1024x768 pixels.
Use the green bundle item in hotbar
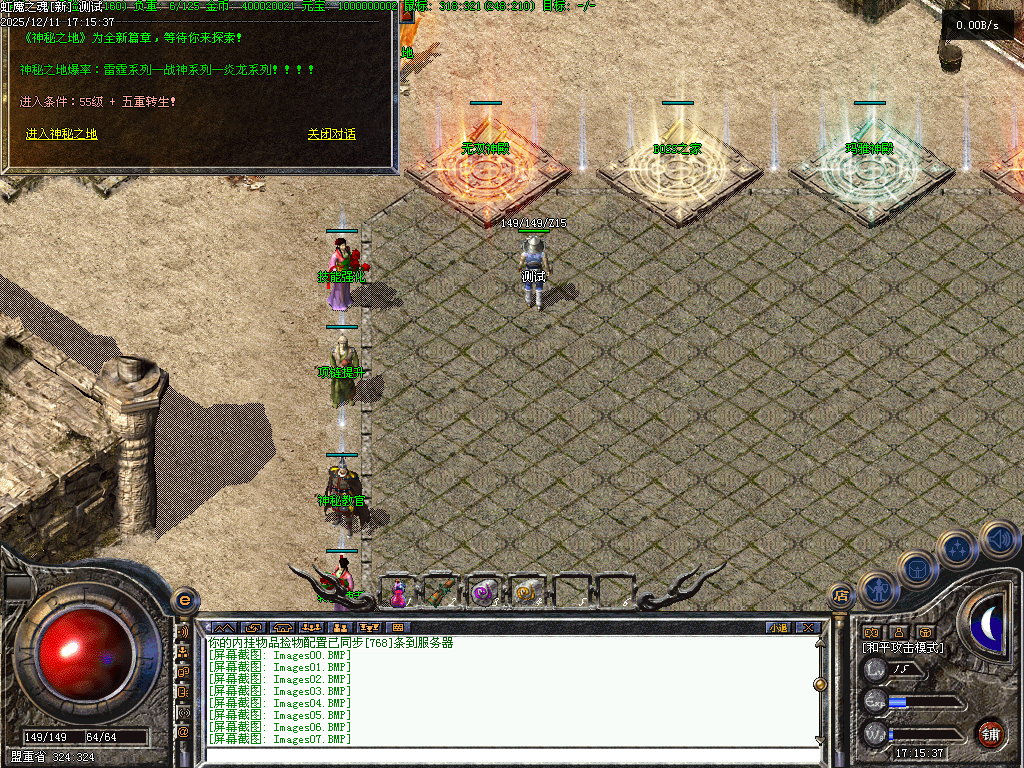[440, 593]
